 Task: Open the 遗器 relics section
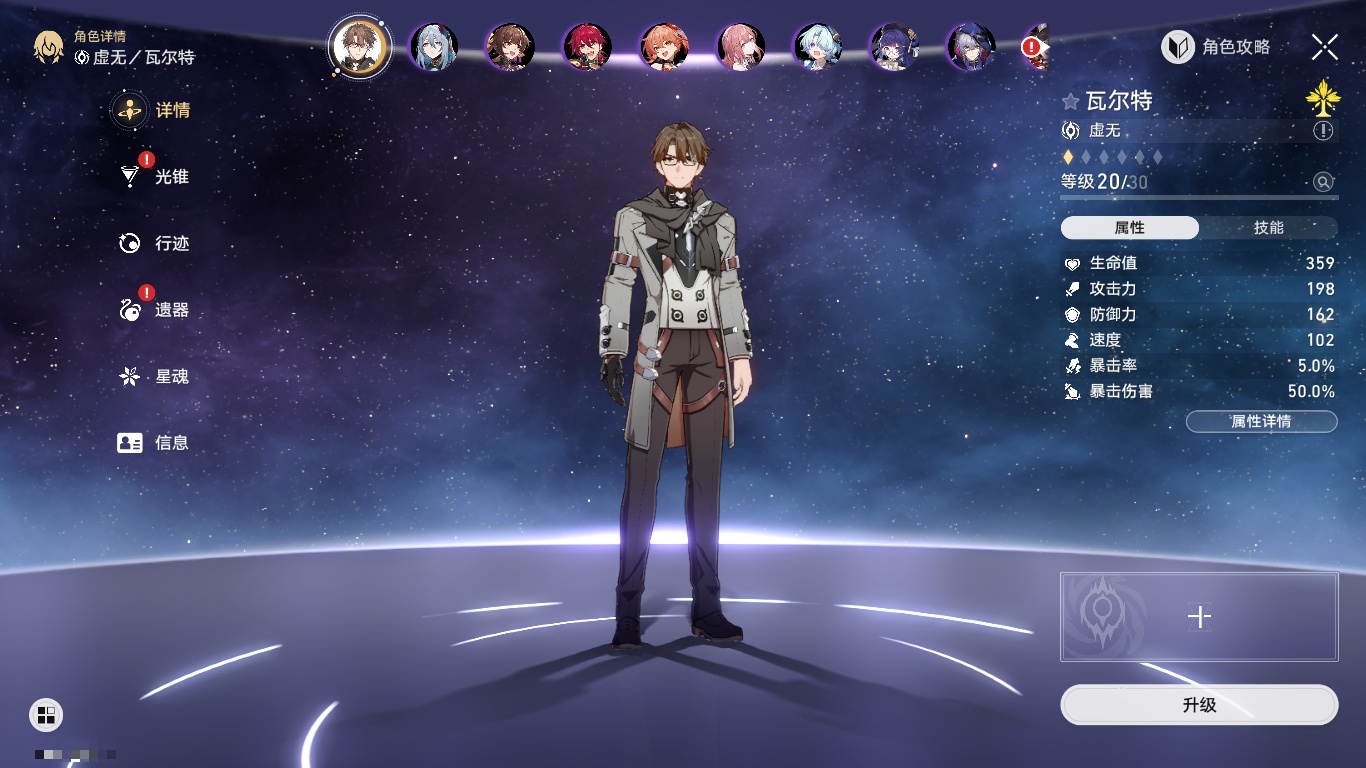pos(154,310)
